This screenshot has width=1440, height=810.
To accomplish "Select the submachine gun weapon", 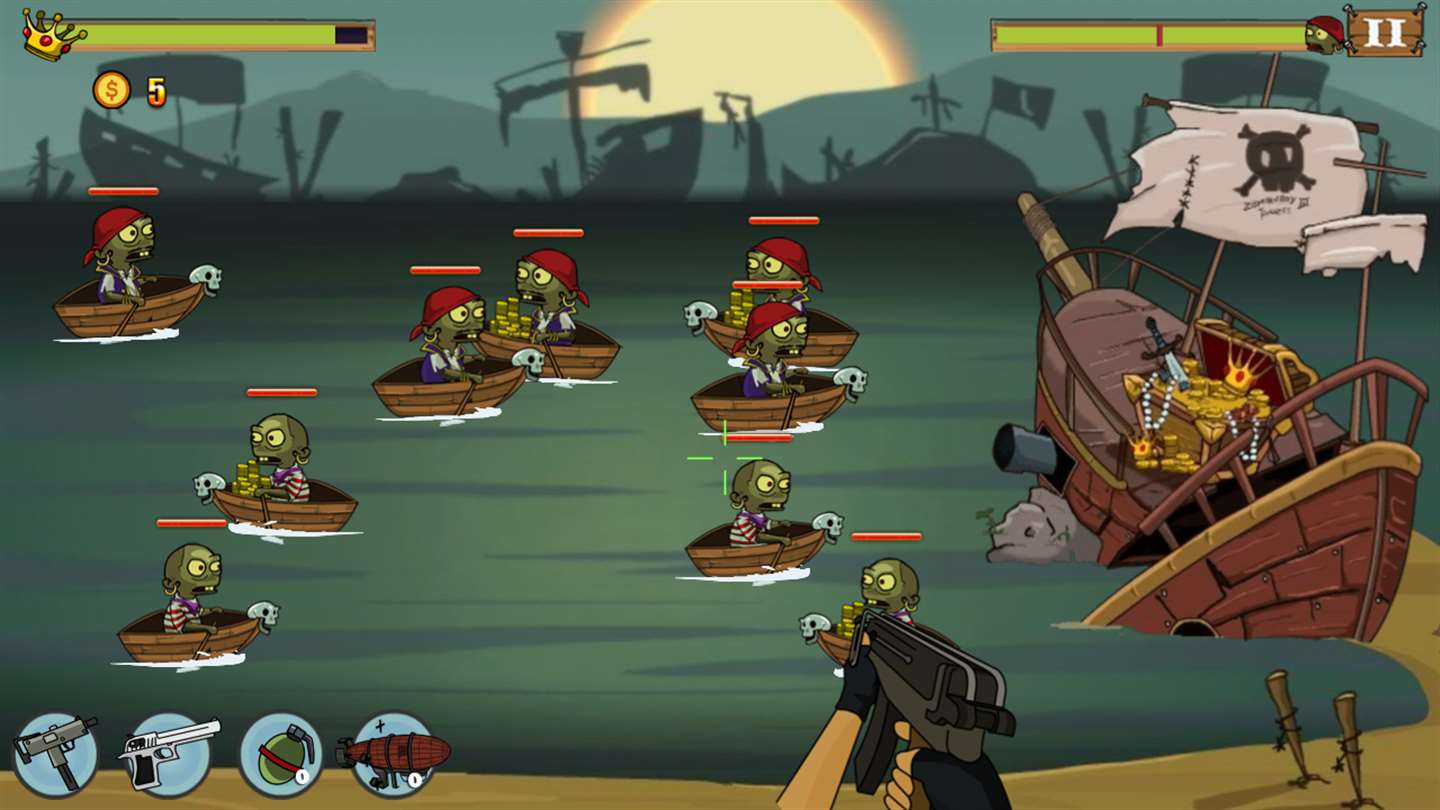I will (55, 753).
